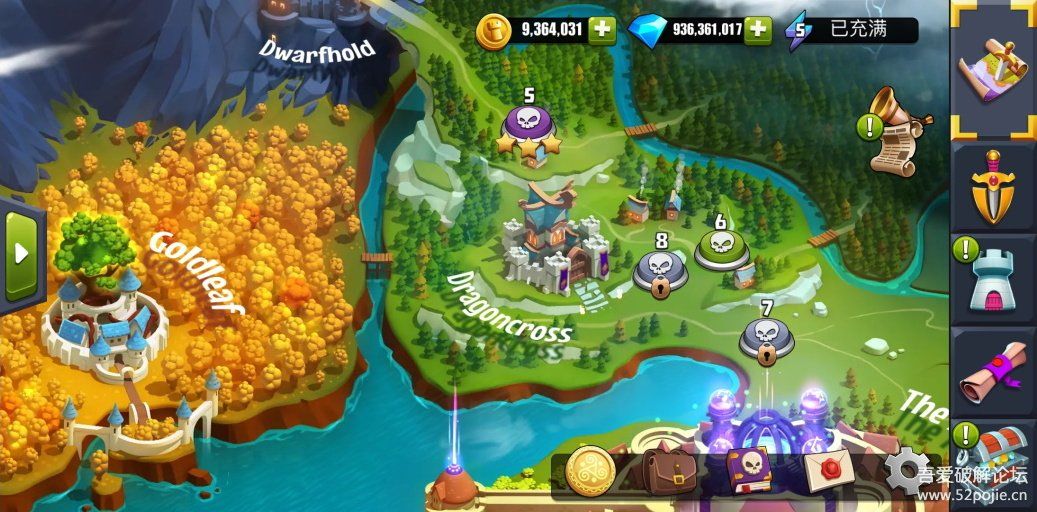This screenshot has height=512, width=1037.
Task: Switch to the castle tower tab
Action: [992, 281]
